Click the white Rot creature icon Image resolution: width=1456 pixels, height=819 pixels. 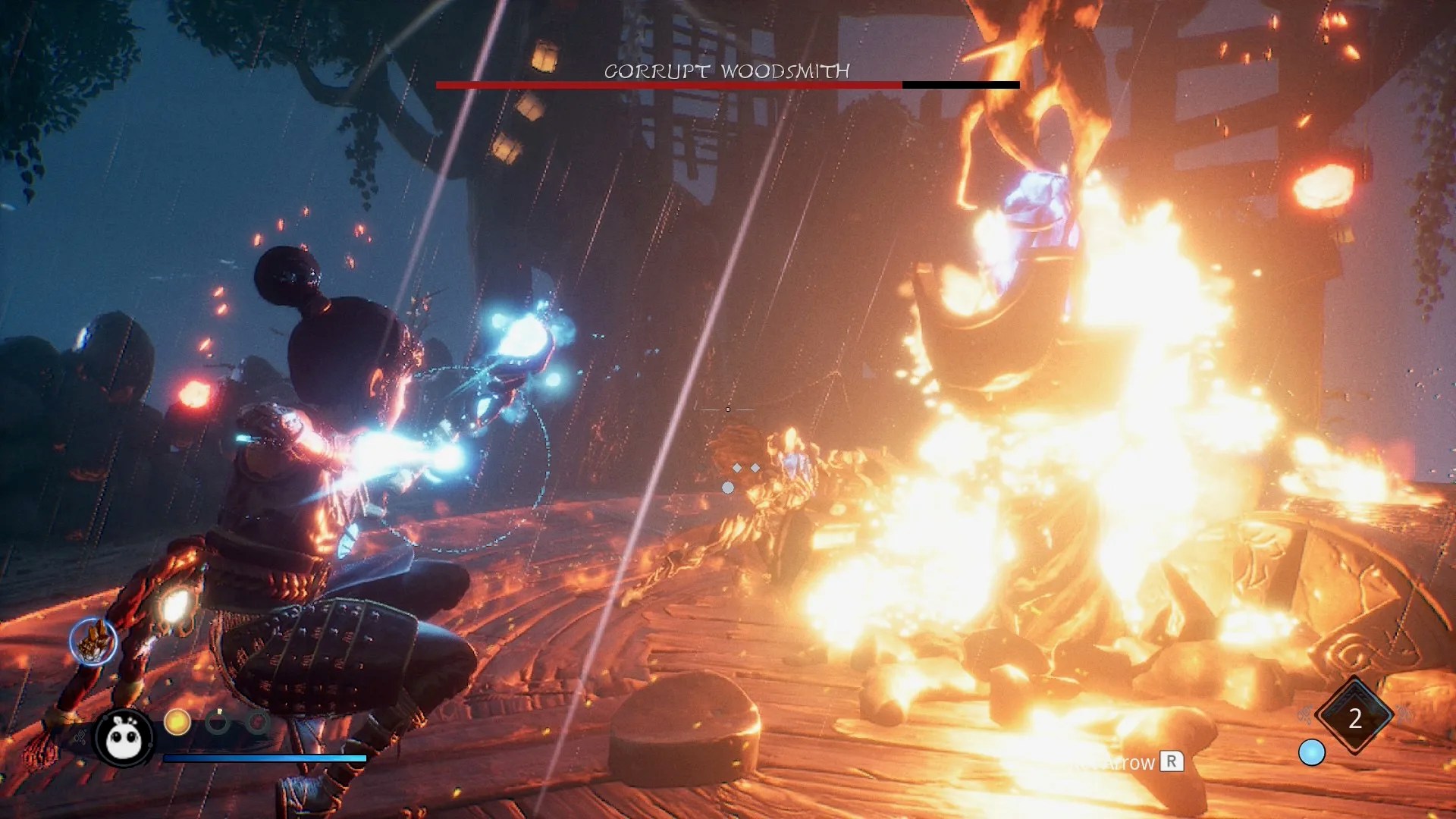pos(124,737)
